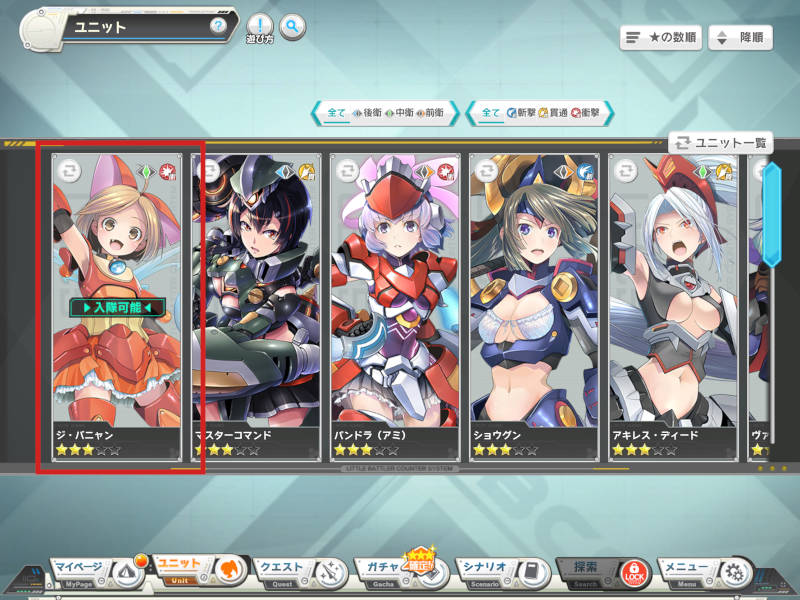
Task: Filter units by 後衛 position
Action: click(367, 113)
